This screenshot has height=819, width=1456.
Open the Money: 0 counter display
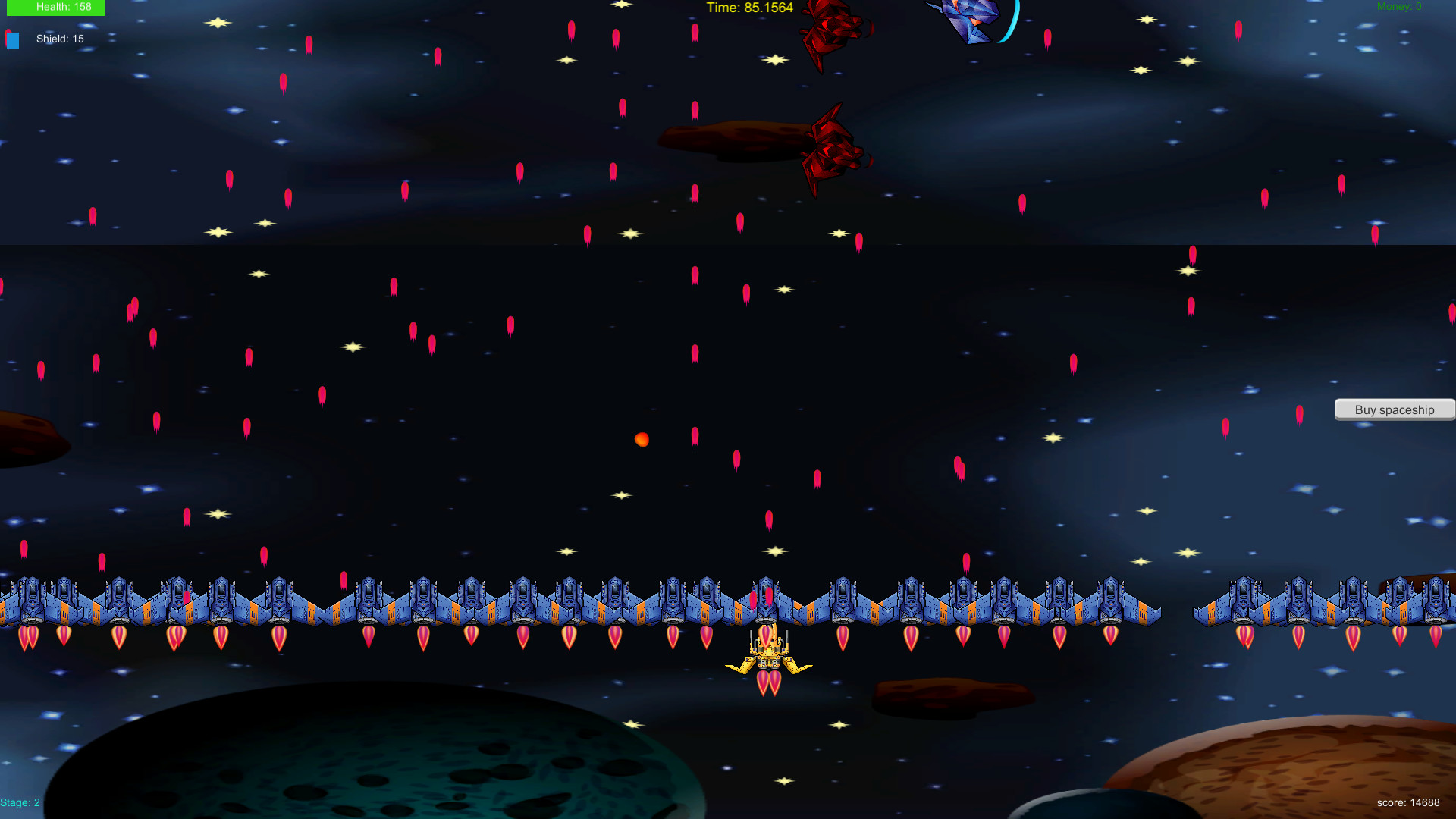(1399, 6)
